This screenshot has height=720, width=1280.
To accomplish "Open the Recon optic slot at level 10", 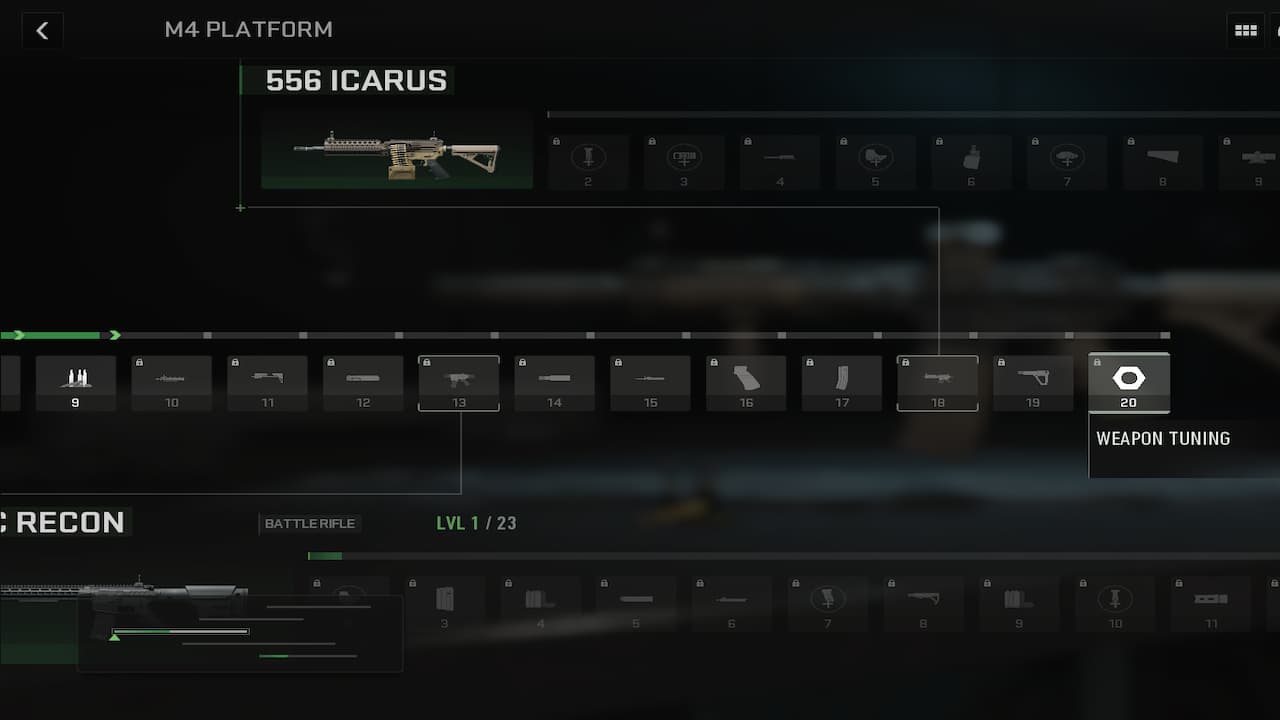I will pyautogui.click(x=1115, y=601).
